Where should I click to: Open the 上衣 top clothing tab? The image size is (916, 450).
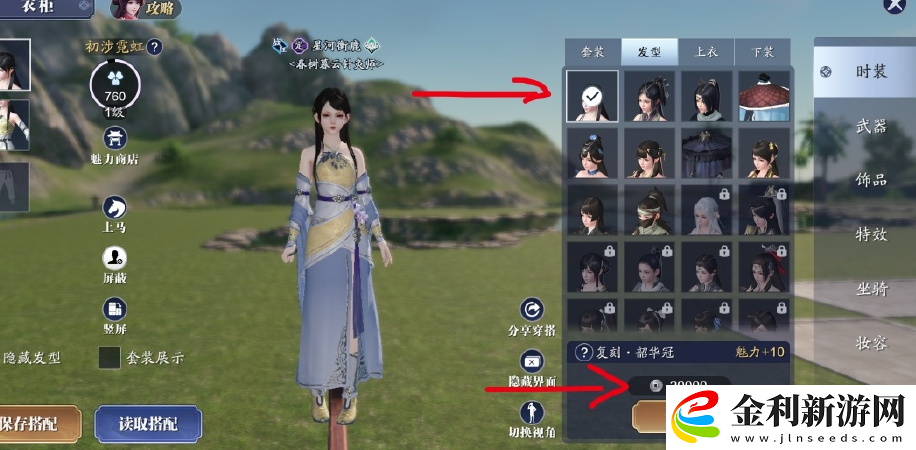tap(705, 52)
